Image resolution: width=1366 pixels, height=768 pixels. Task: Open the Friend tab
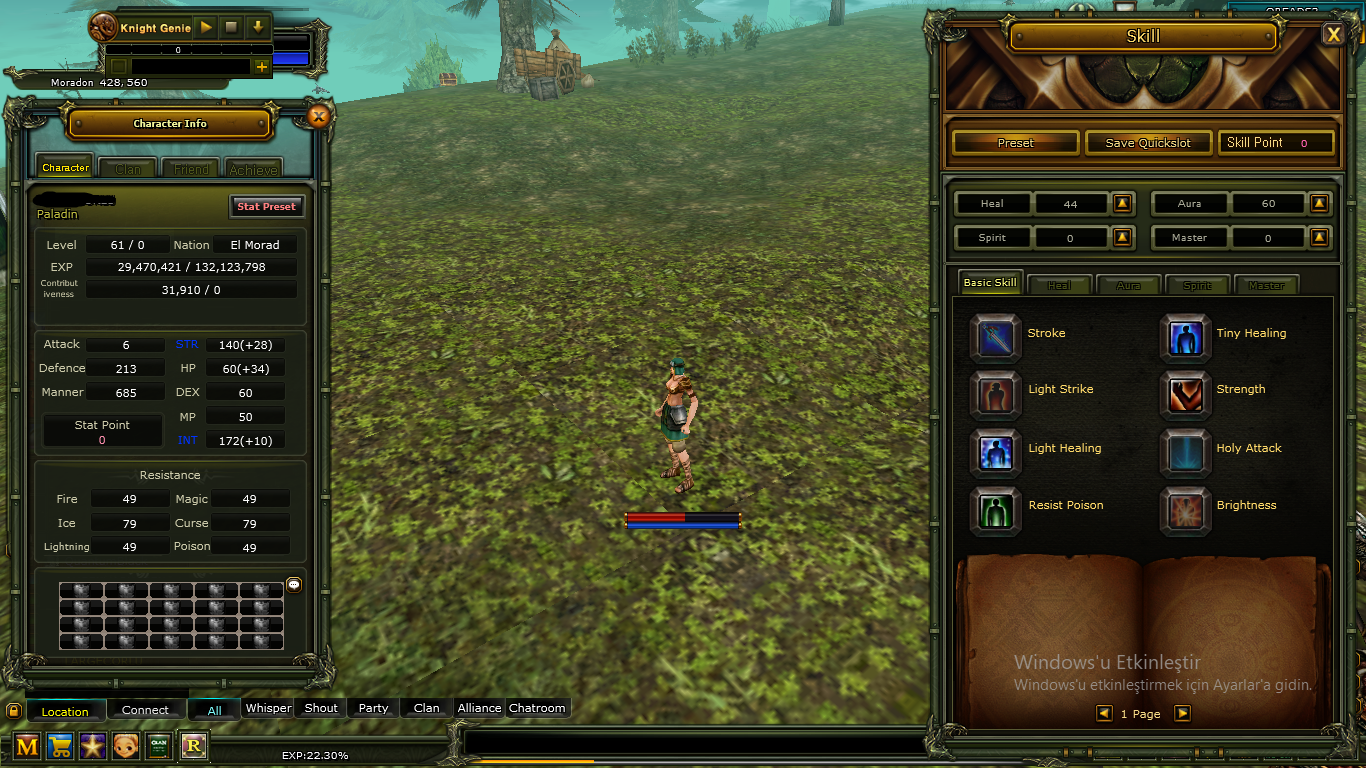(x=191, y=169)
